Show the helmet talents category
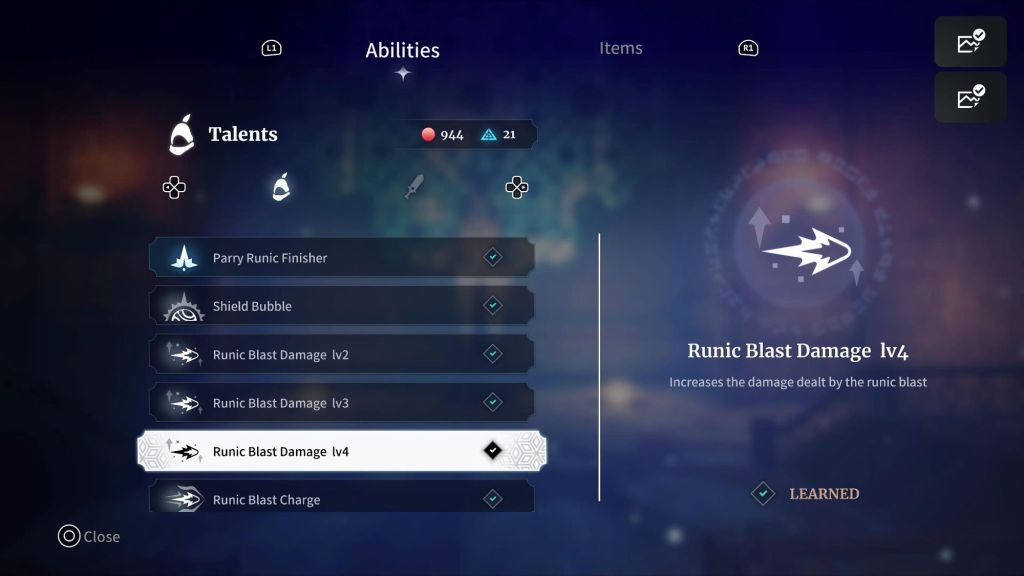The image size is (1024, 576). pyautogui.click(x=281, y=187)
